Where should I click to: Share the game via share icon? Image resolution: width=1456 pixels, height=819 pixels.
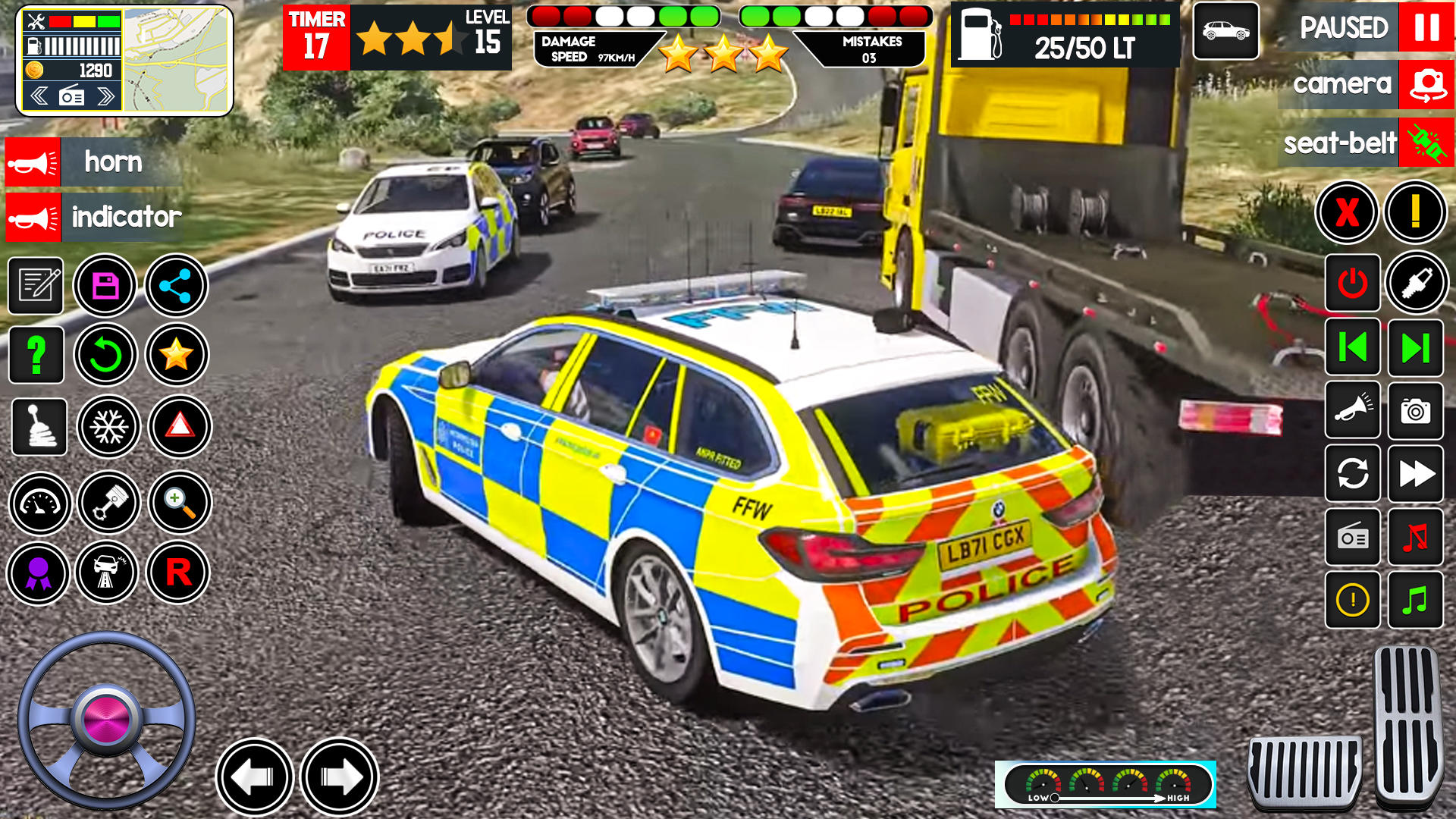[177, 284]
